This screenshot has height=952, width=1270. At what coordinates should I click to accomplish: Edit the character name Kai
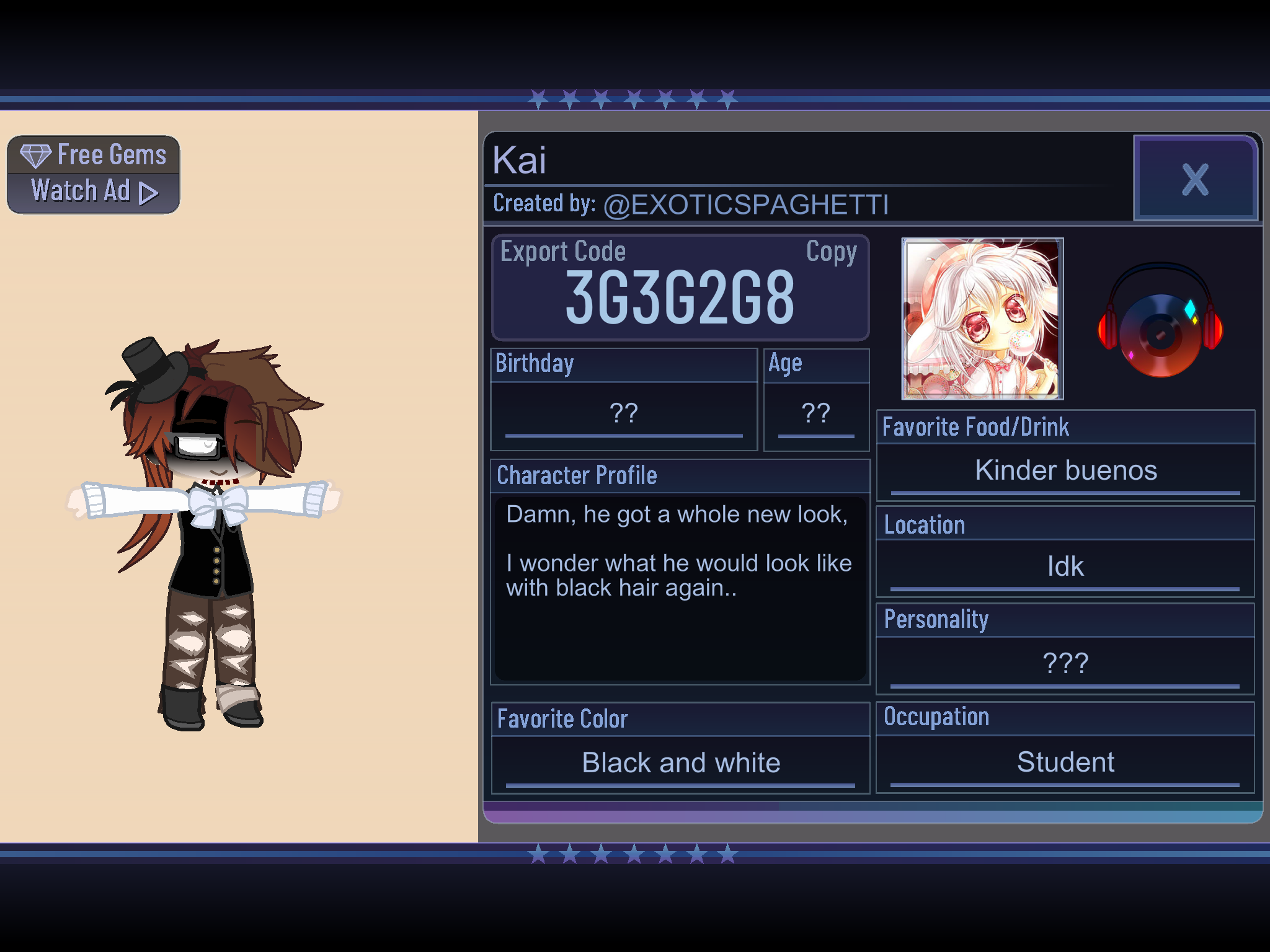[x=520, y=161]
